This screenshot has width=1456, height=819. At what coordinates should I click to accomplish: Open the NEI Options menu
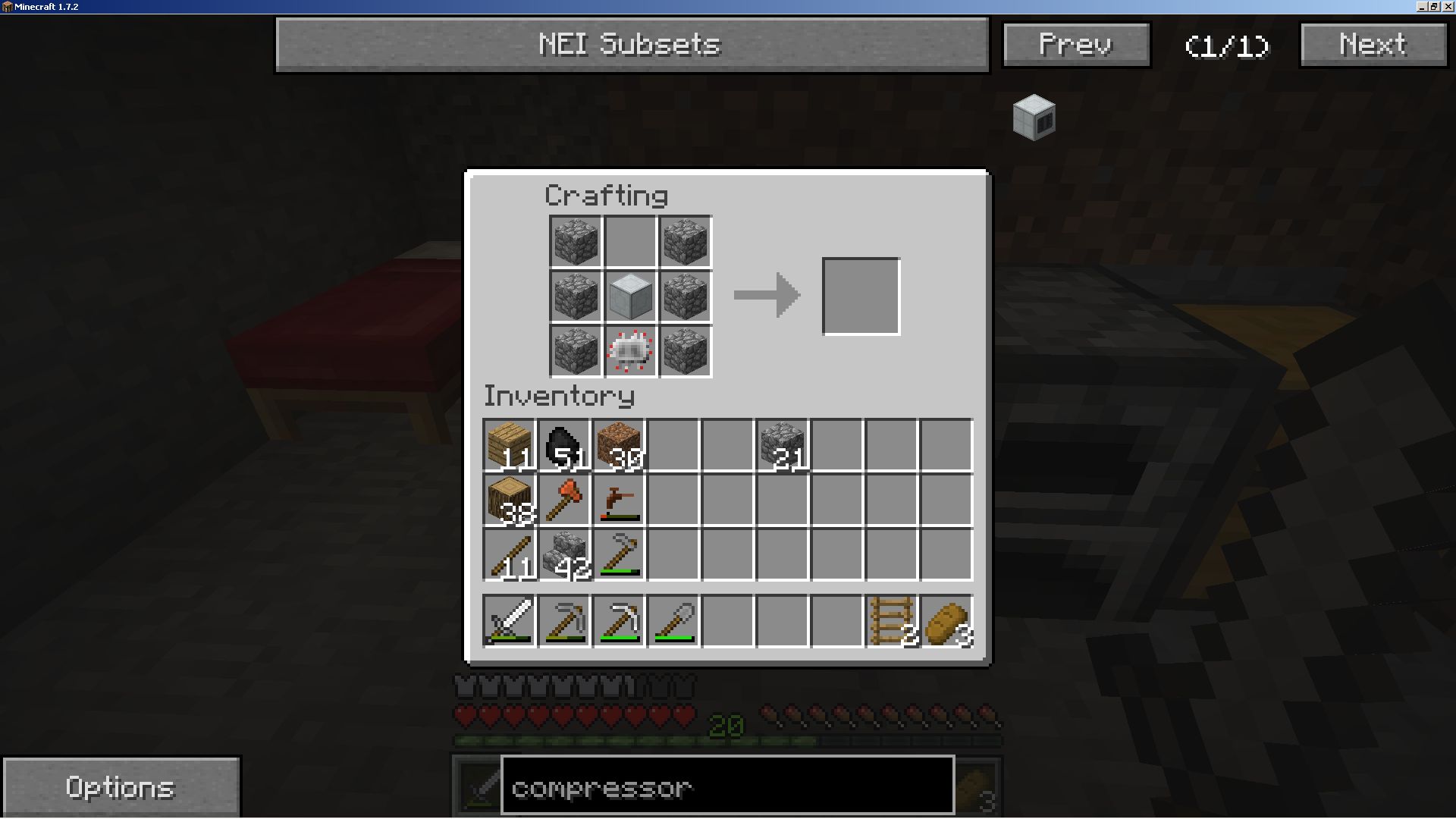[x=121, y=787]
